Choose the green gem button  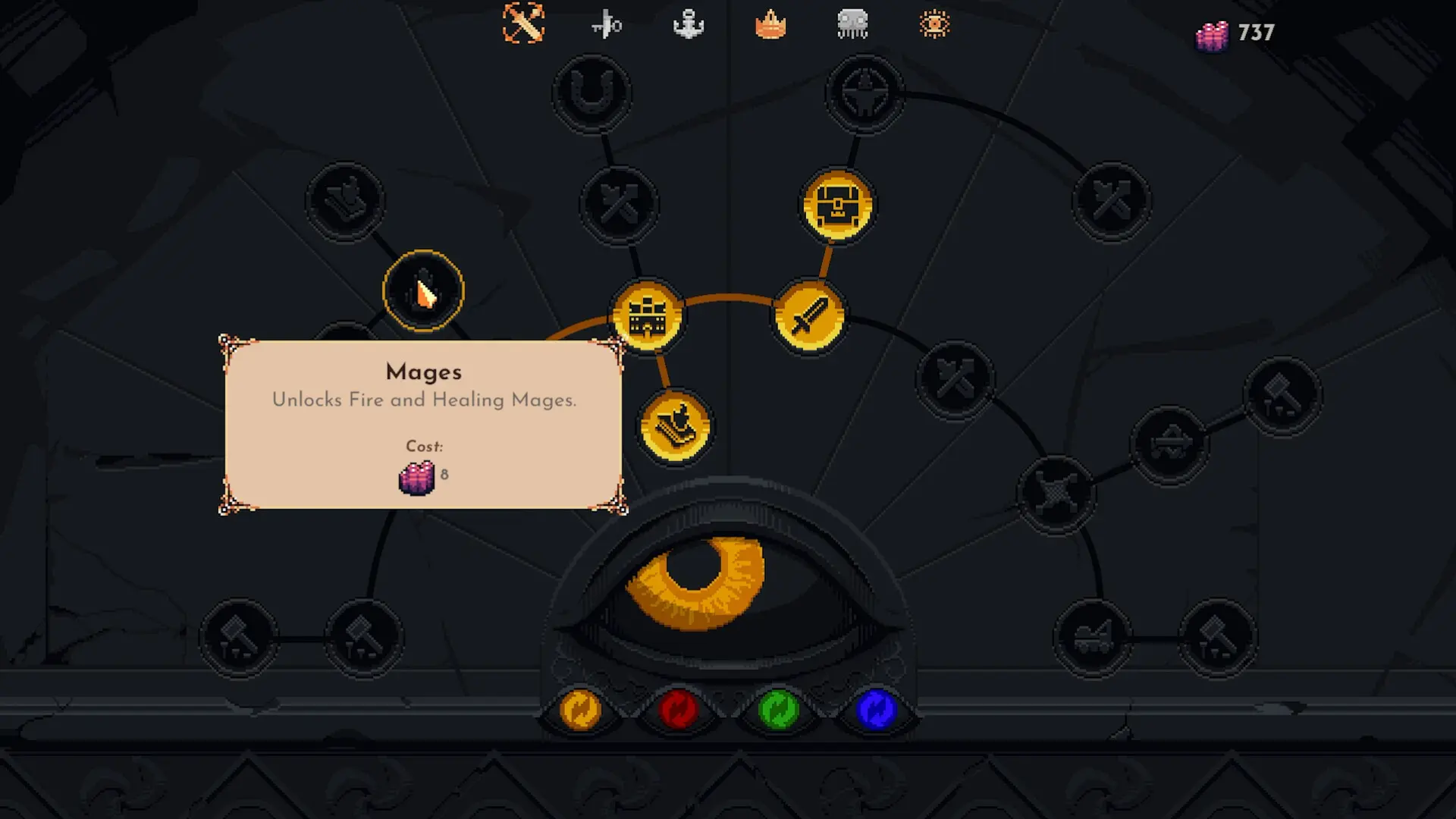(x=778, y=711)
